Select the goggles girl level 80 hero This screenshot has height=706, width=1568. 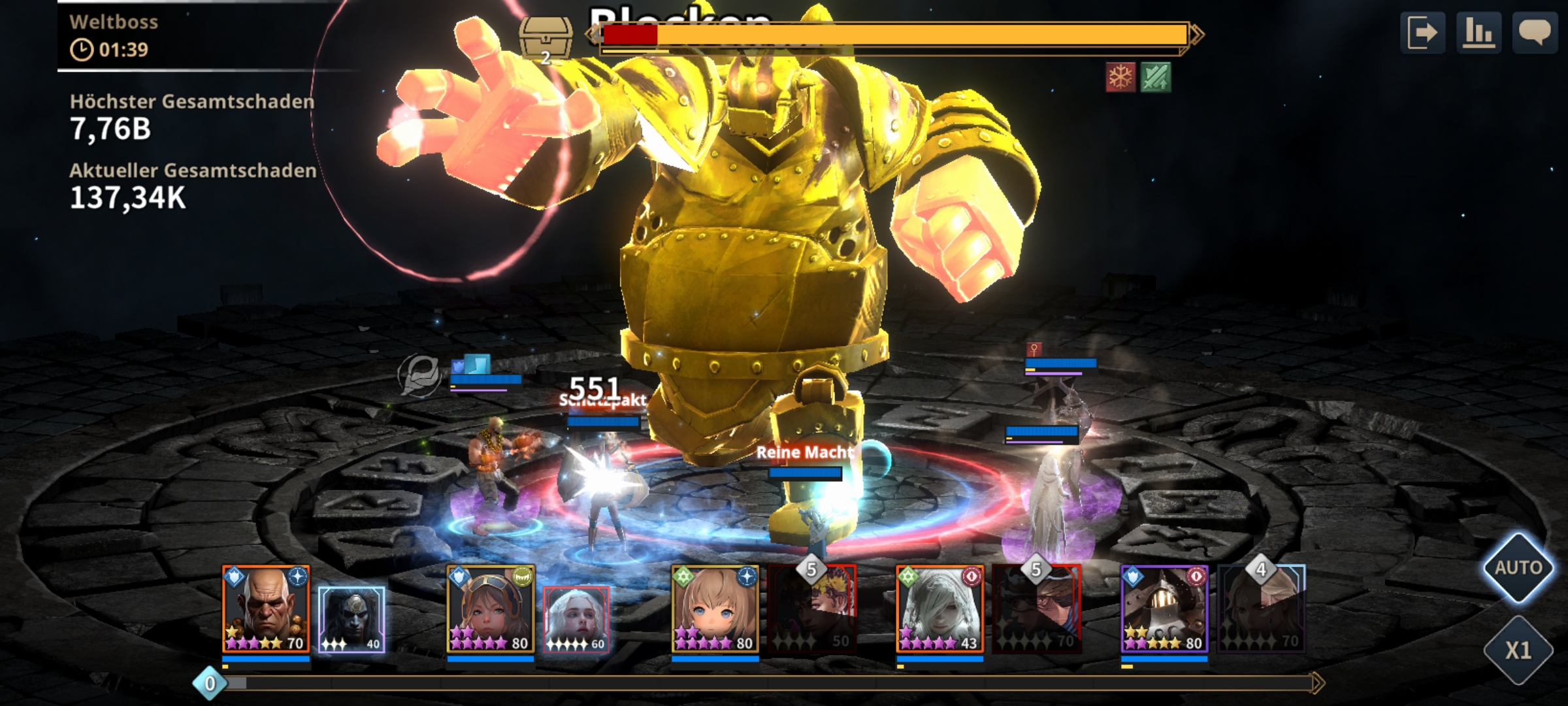coord(491,609)
